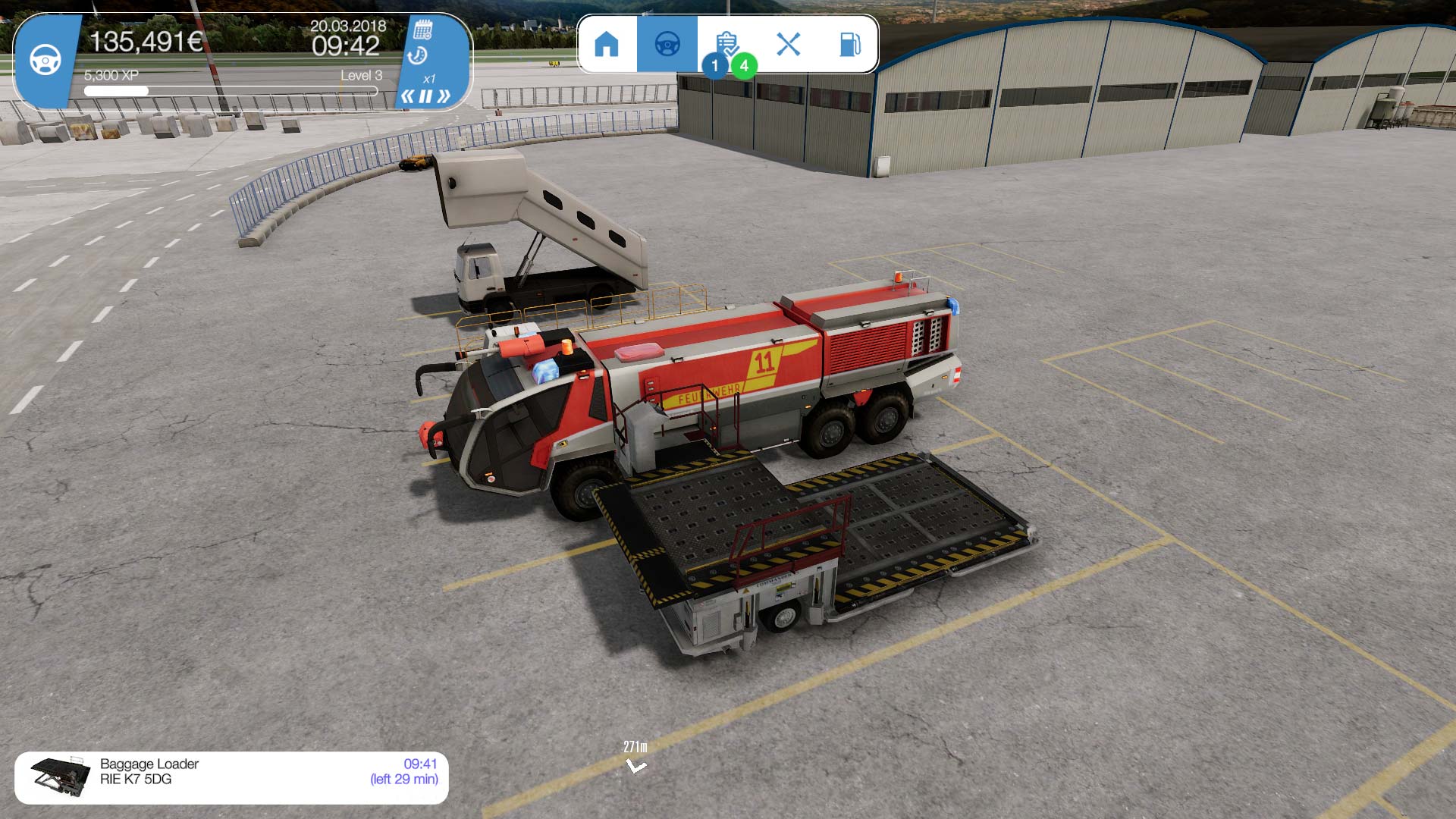The width and height of the screenshot is (1456, 819).
Task: Open the fuel pump refueling icon
Action: click(850, 45)
